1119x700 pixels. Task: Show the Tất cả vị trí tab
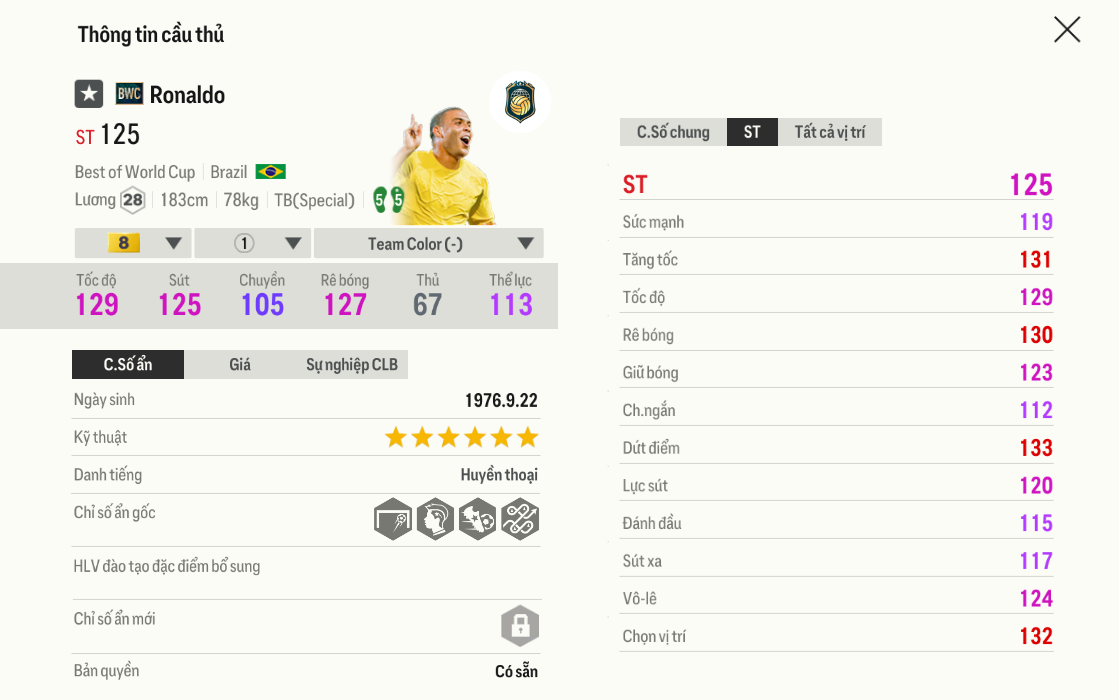pyautogui.click(x=830, y=132)
